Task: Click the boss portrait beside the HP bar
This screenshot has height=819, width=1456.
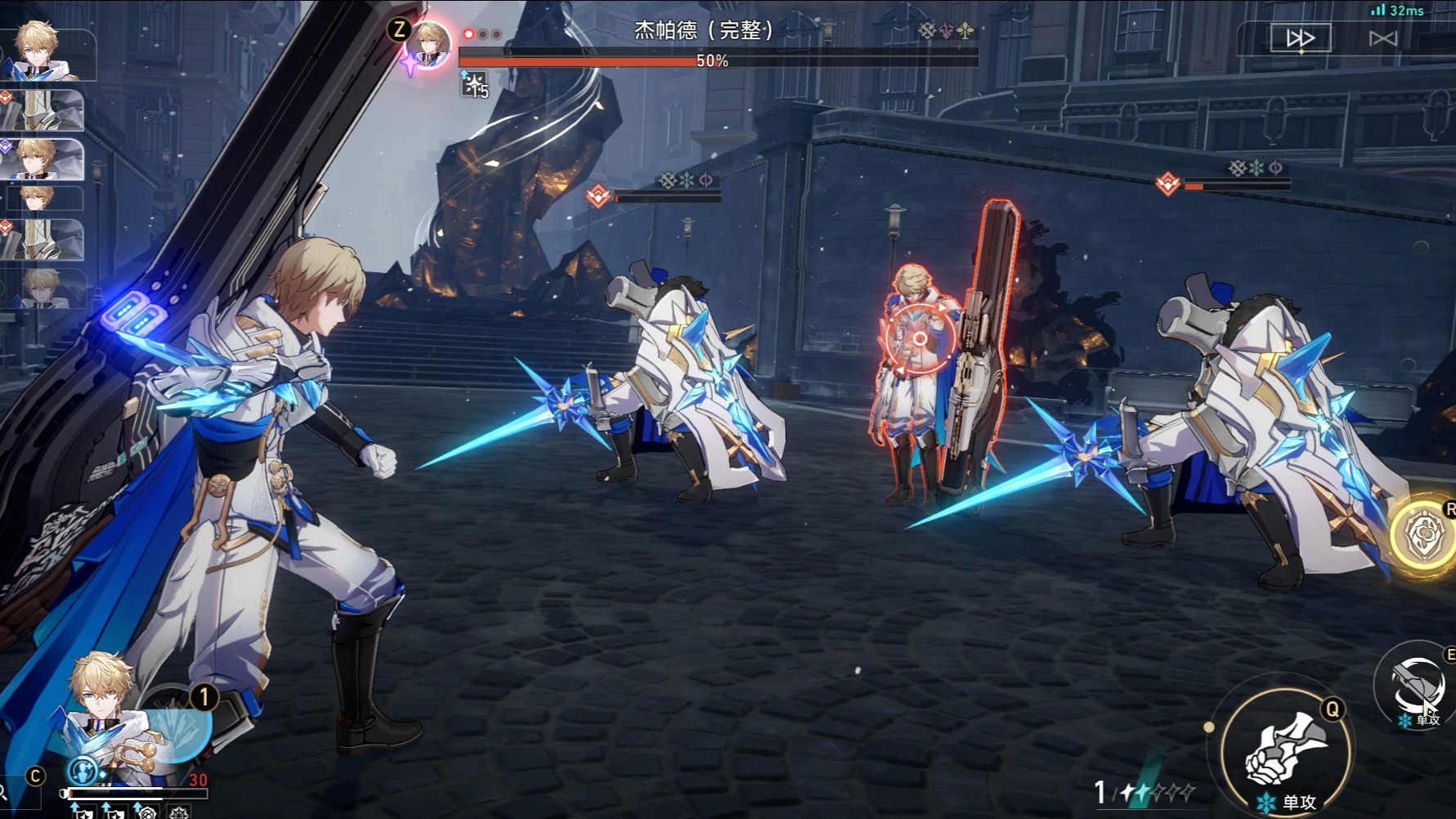Action: tap(428, 44)
